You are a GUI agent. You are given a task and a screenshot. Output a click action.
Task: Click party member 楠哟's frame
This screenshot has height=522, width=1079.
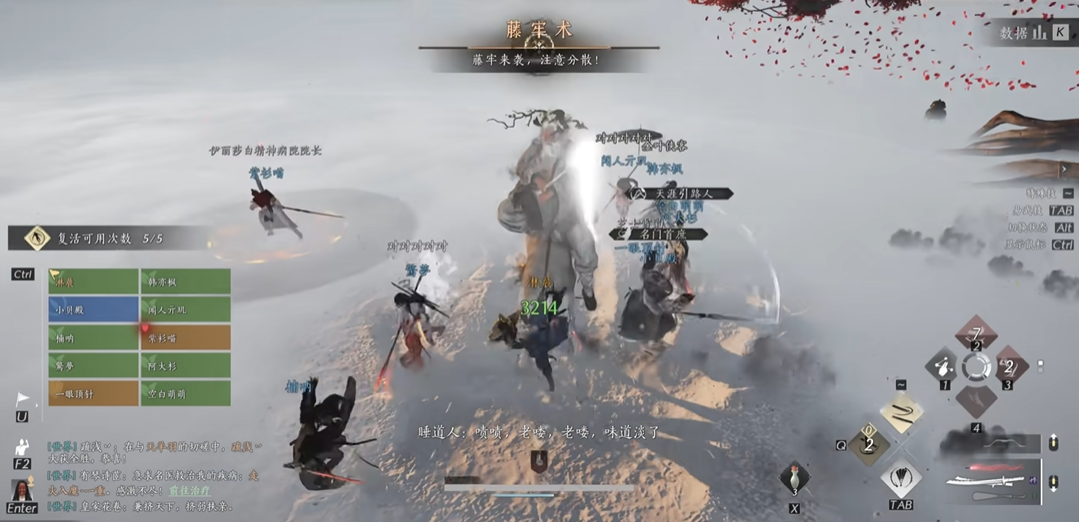pos(93,338)
